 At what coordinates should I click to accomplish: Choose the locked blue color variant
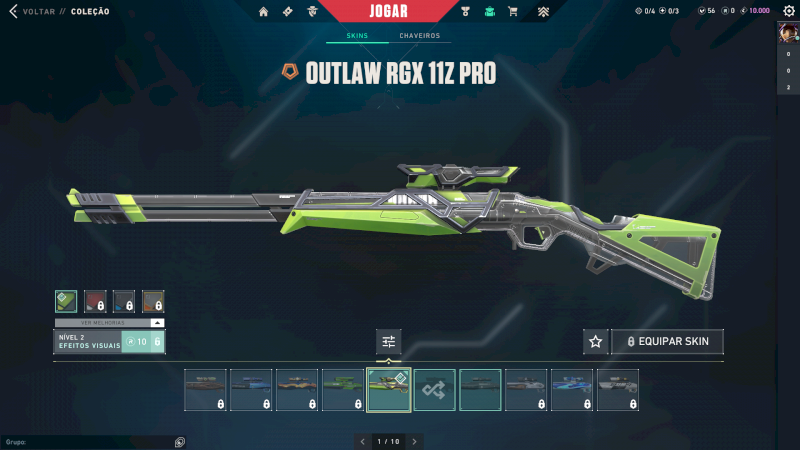[124, 301]
